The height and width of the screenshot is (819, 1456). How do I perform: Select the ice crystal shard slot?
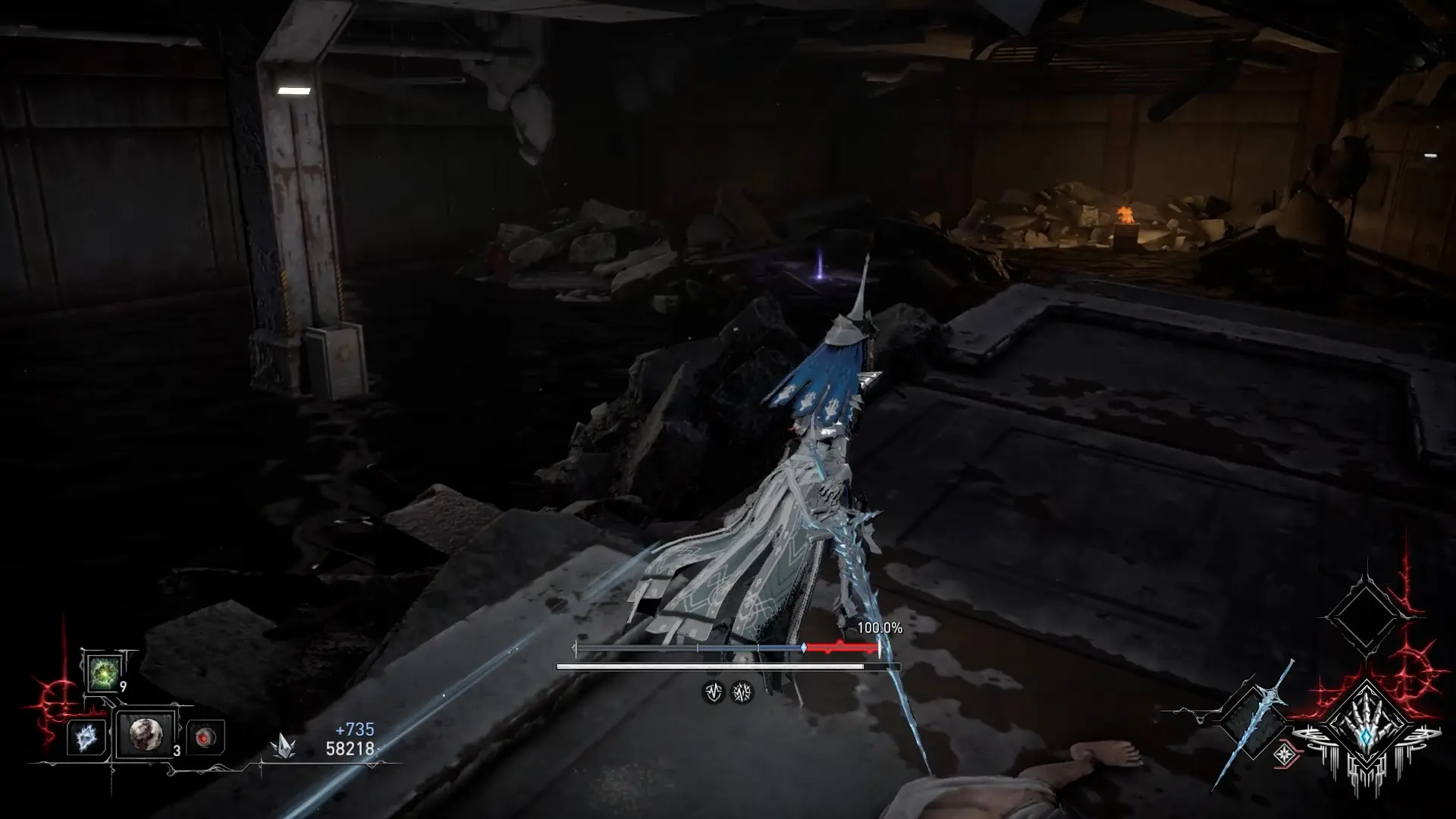pos(85,737)
